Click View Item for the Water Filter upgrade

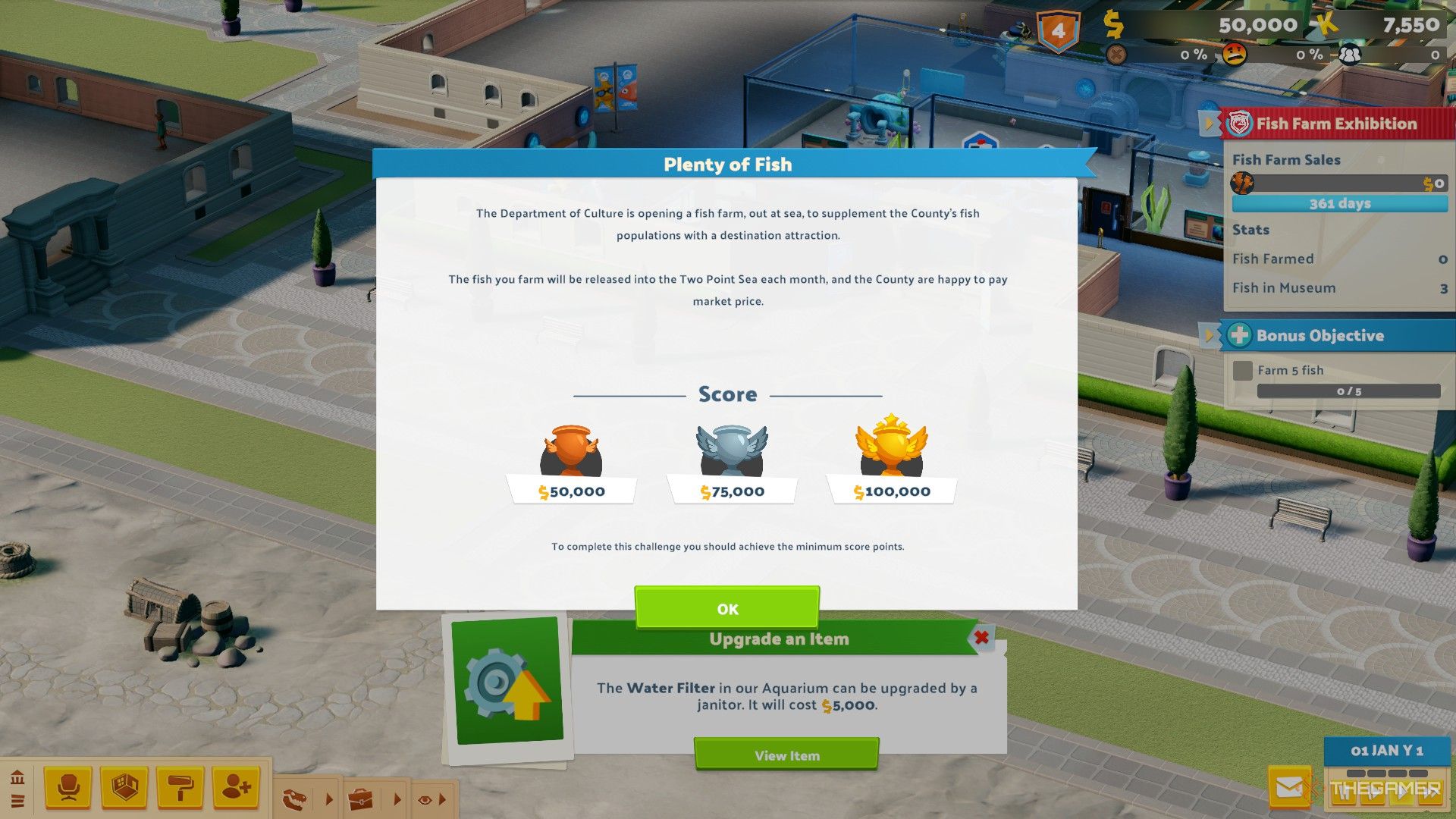tap(786, 755)
